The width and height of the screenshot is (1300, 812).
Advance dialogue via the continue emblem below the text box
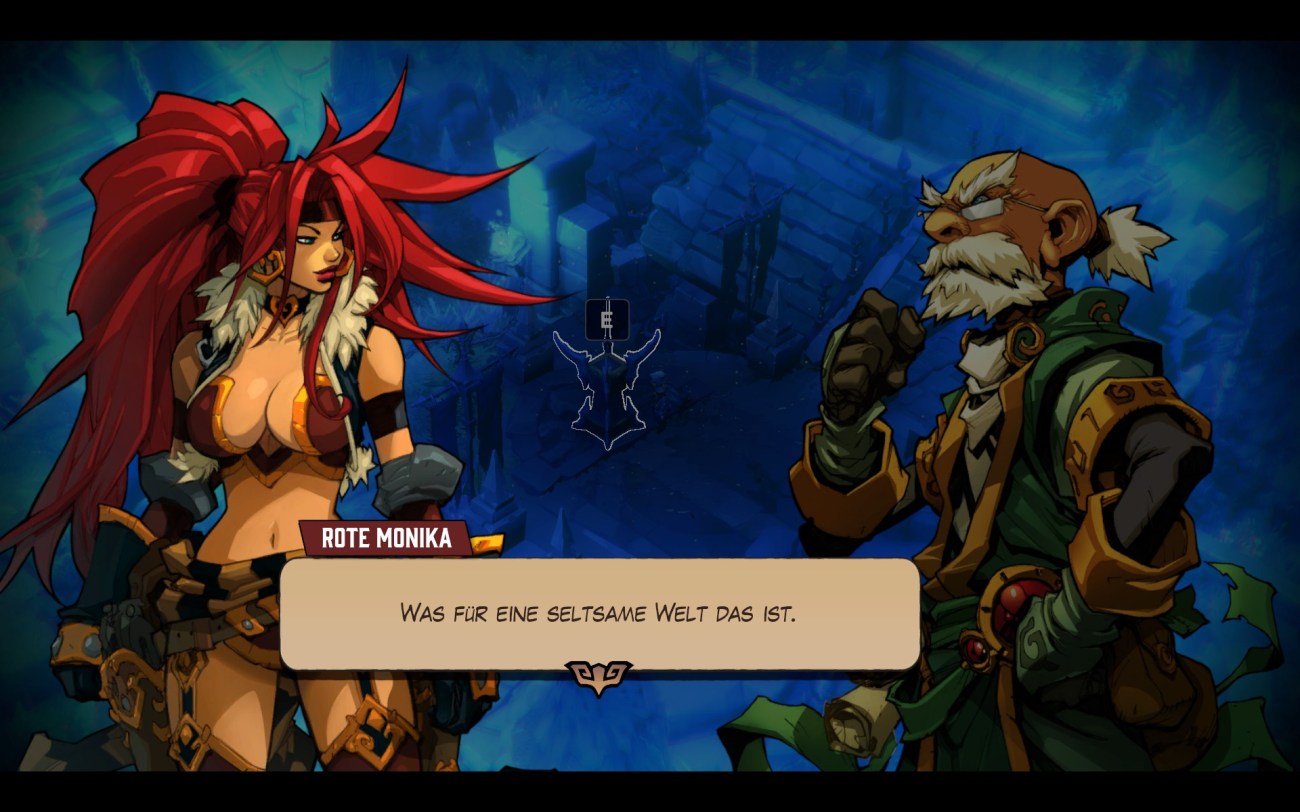click(x=598, y=676)
